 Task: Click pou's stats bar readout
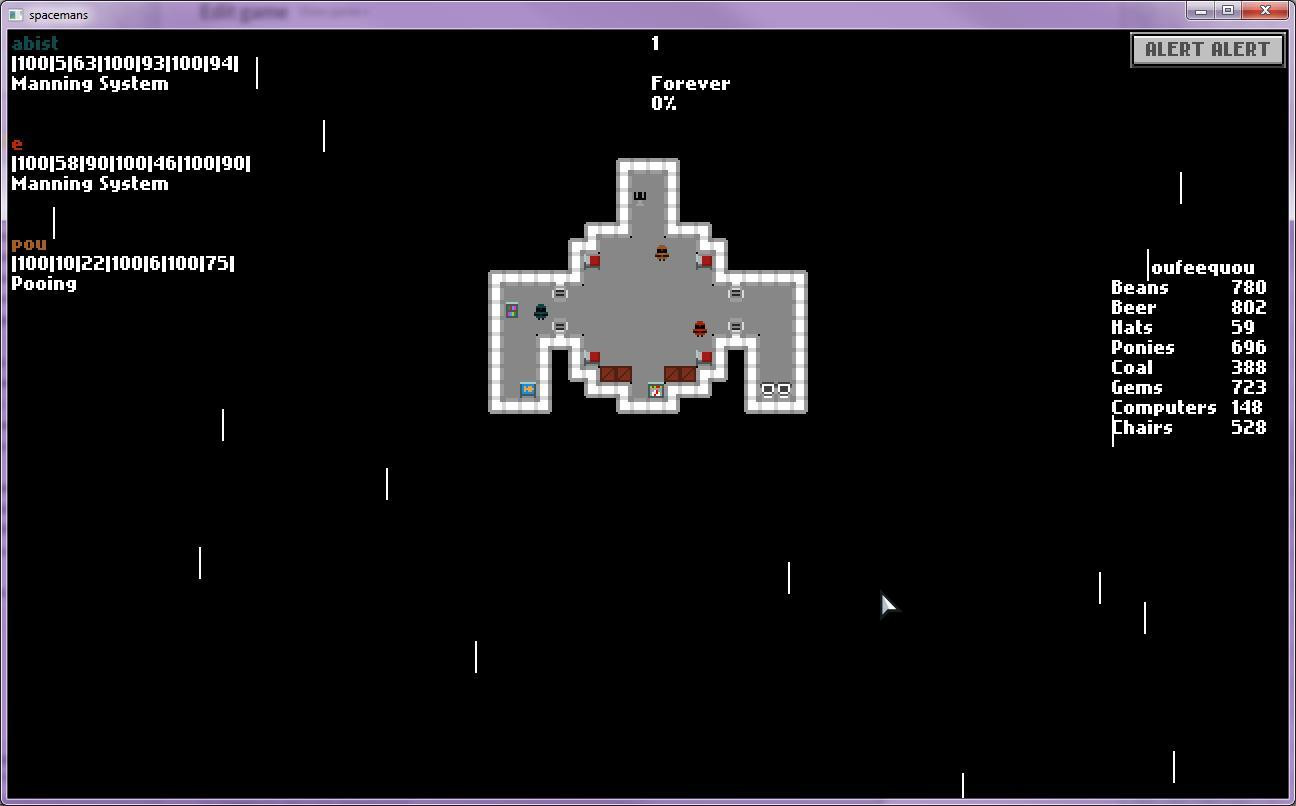pyautogui.click(x=121, y=263)
